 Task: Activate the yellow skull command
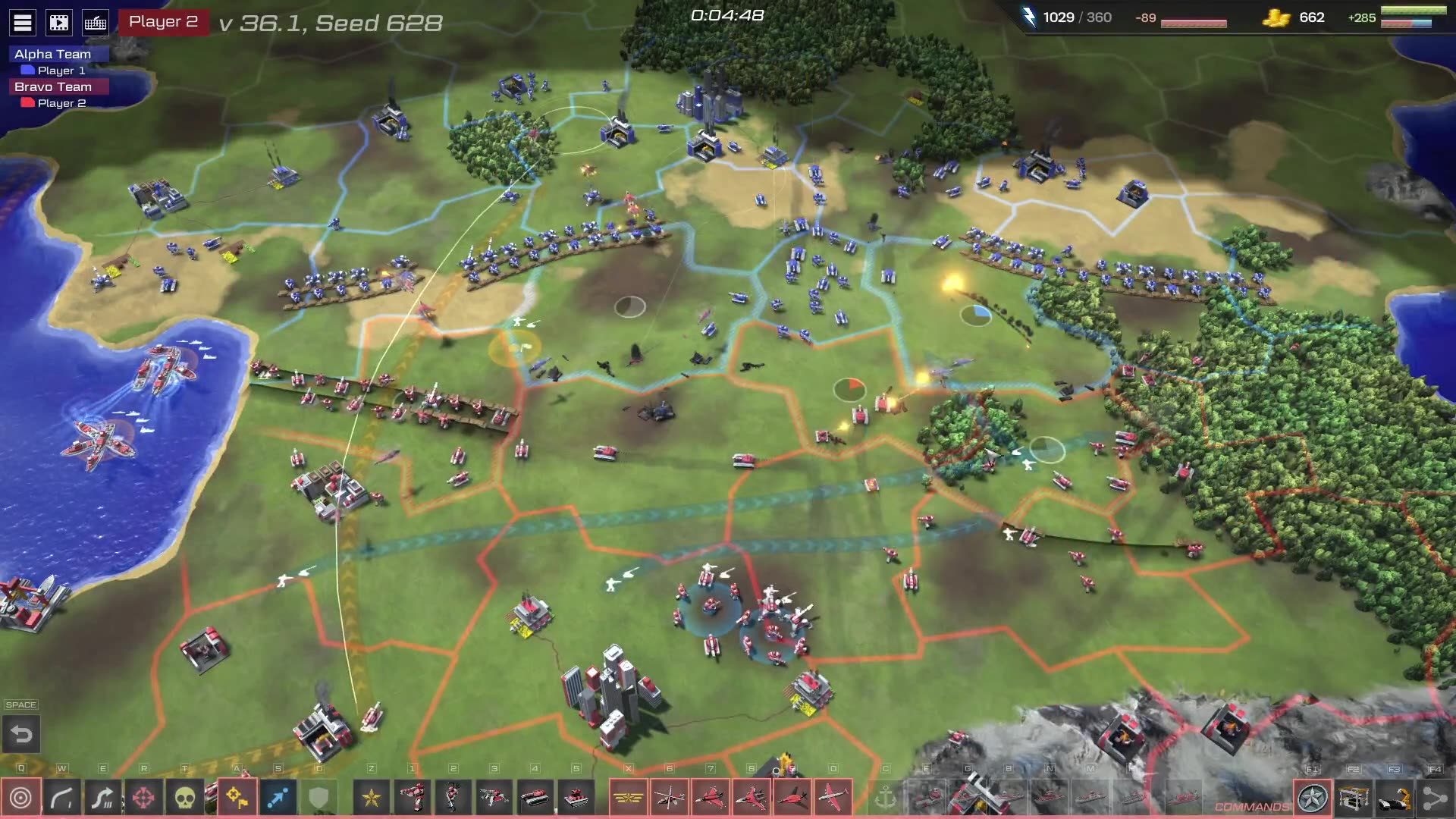184,798
